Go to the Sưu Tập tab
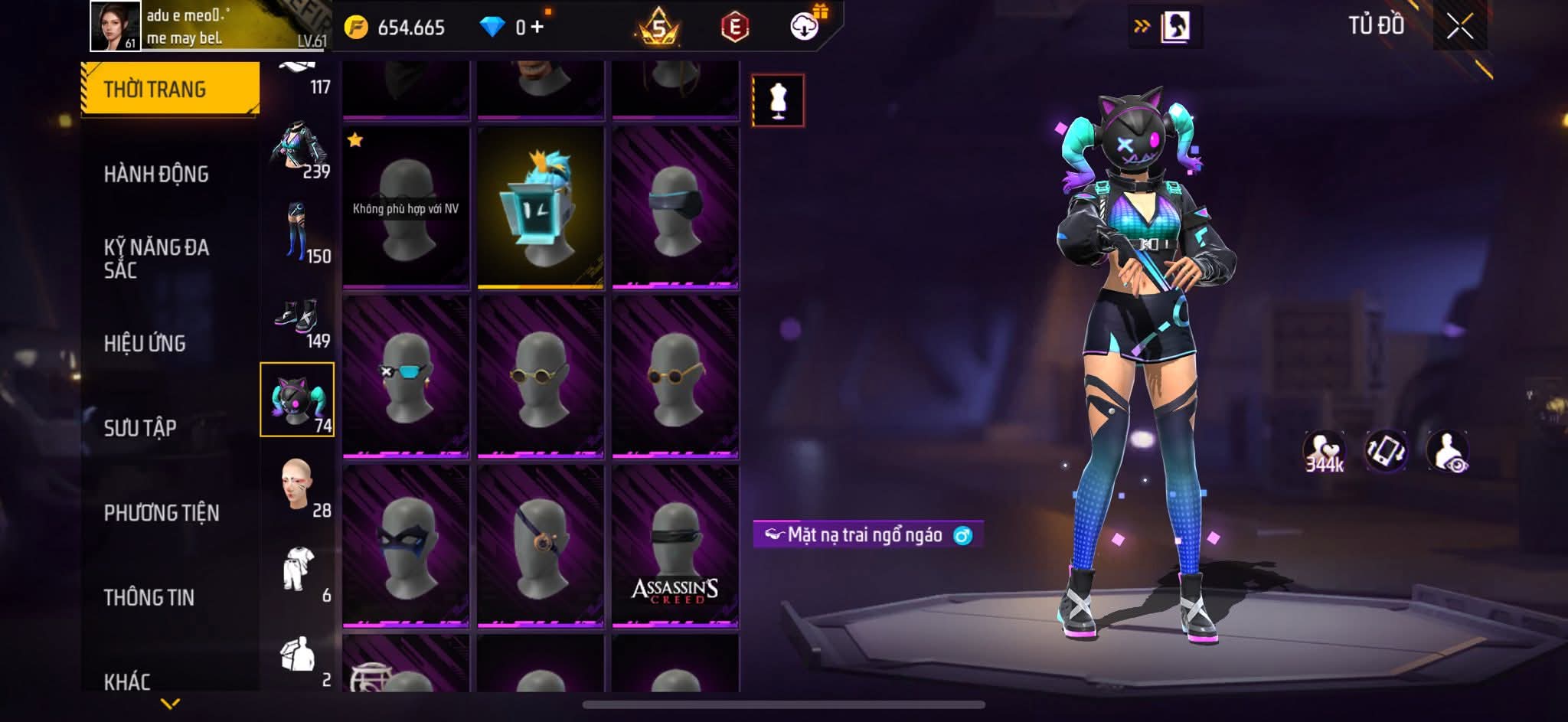 (x=140, y=428)
